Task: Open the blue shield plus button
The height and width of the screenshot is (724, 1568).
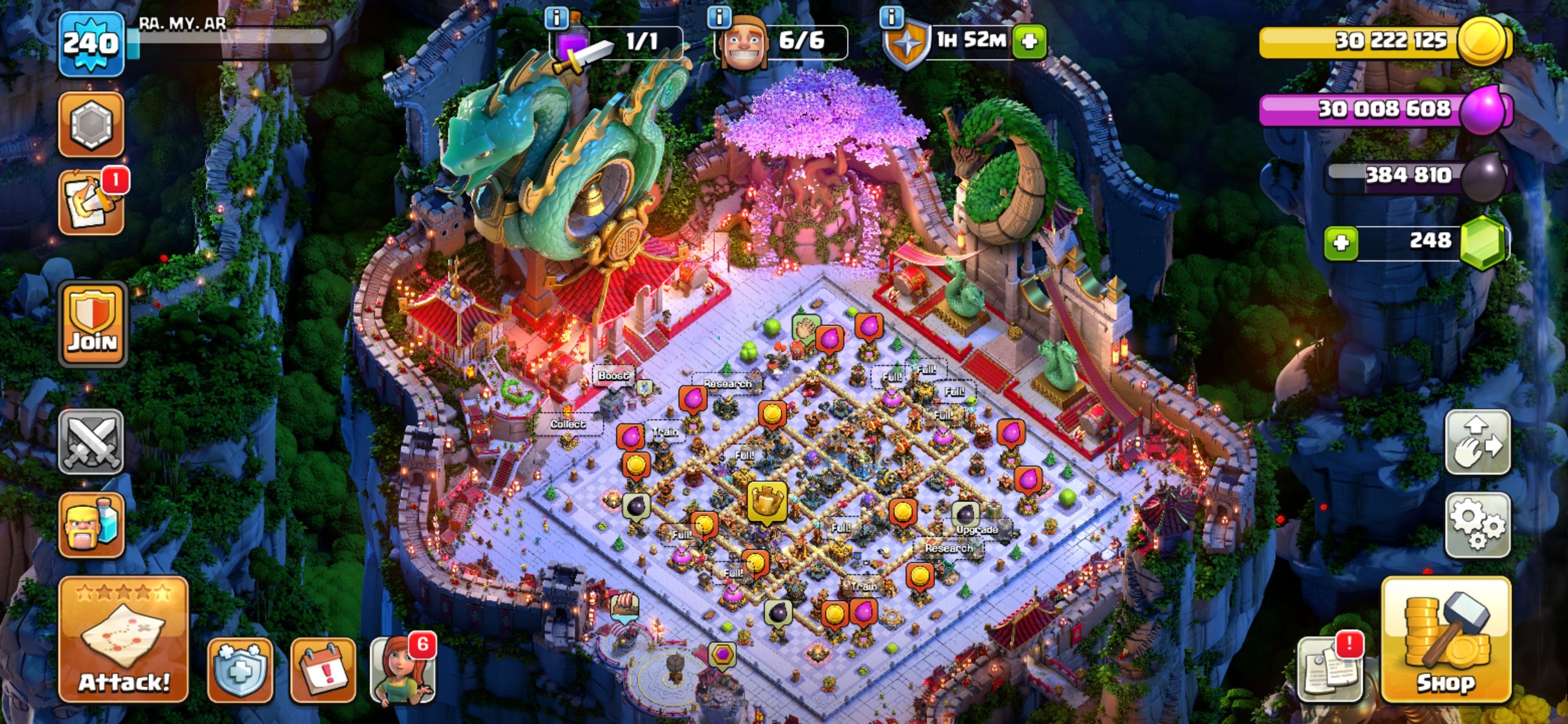Action: pyautogui.click(x=240, y=670)
